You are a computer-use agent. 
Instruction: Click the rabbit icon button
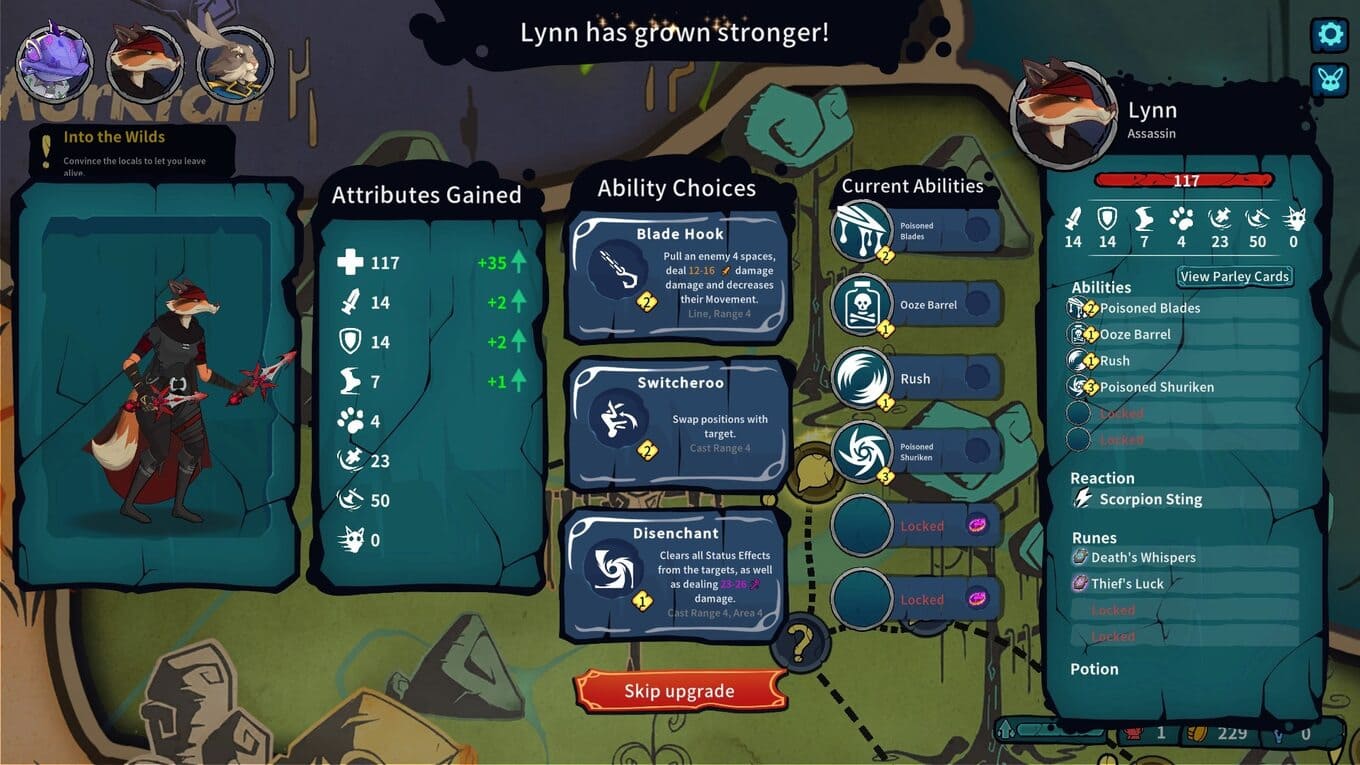pos(1329,80)
